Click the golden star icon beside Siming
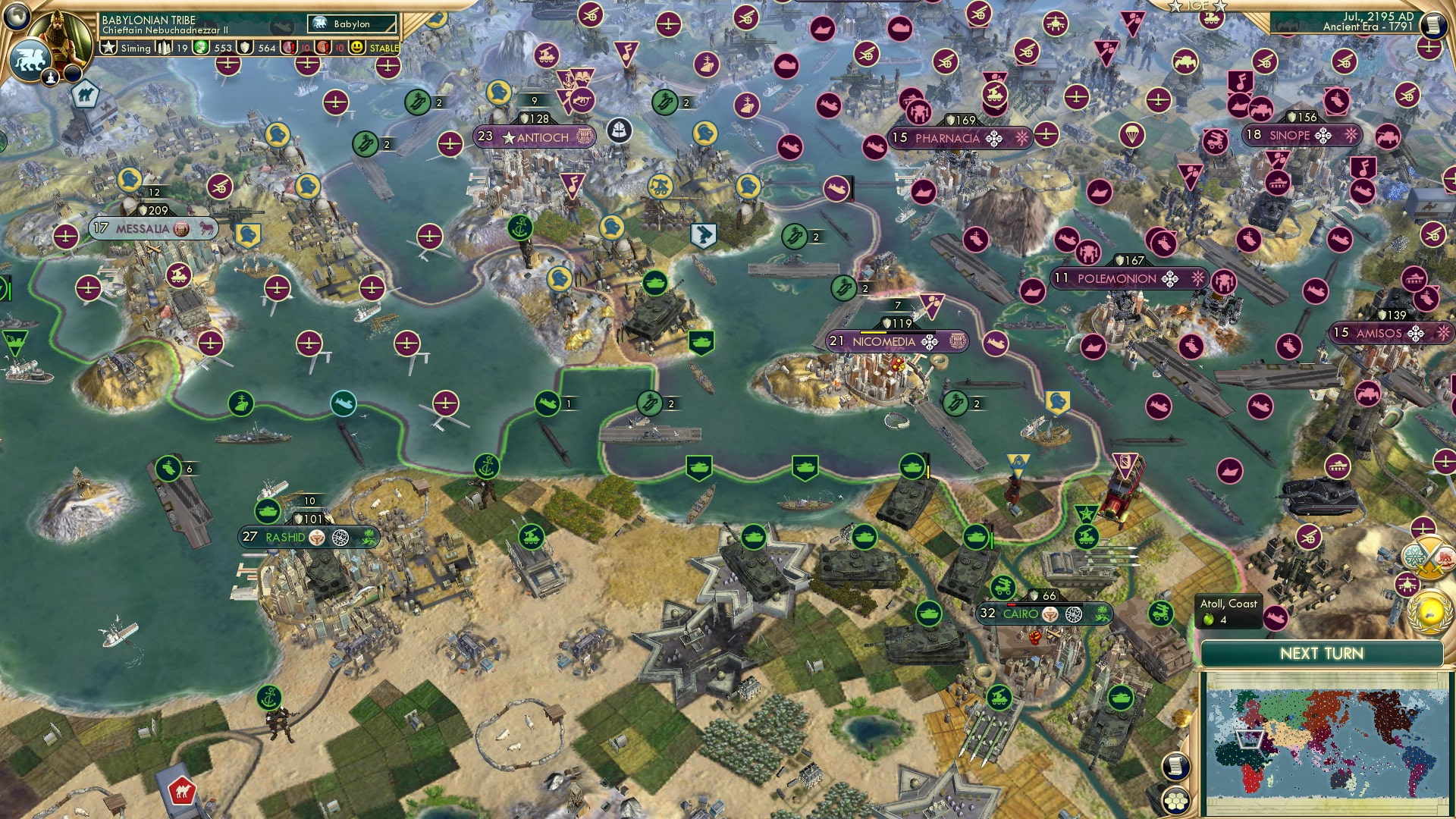The image size is (1456, 819). (x=108, y=47)
